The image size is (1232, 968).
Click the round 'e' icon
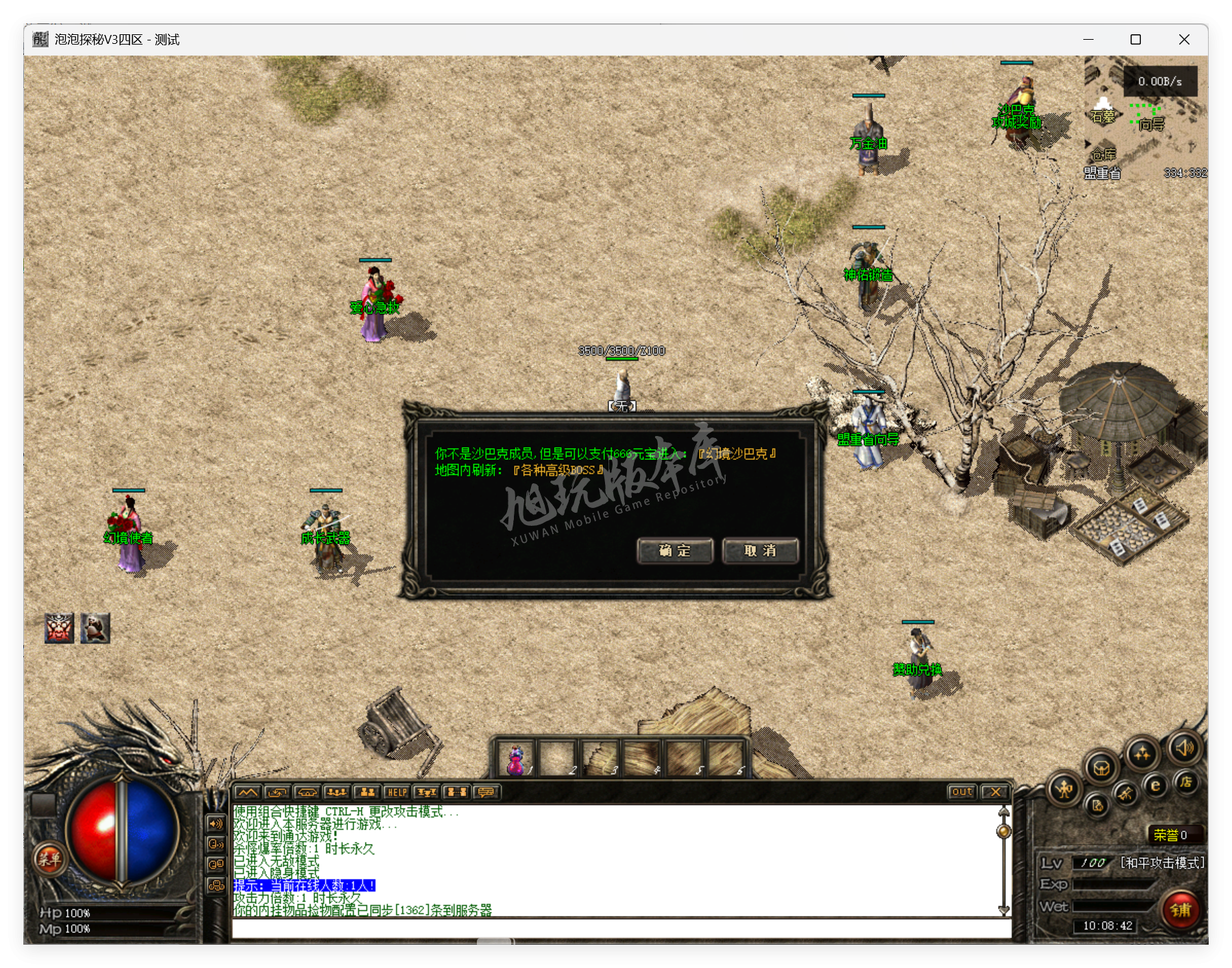tap(1155, 786)
